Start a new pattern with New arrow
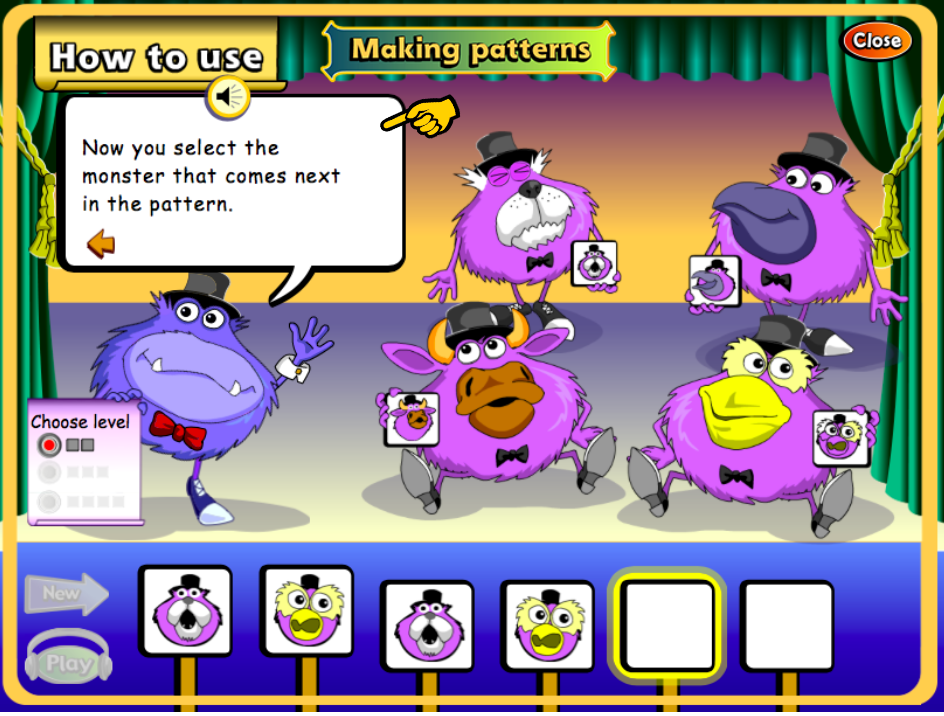Screen dimensions: 944x716 pyautogui.click(x=66, y=593)
